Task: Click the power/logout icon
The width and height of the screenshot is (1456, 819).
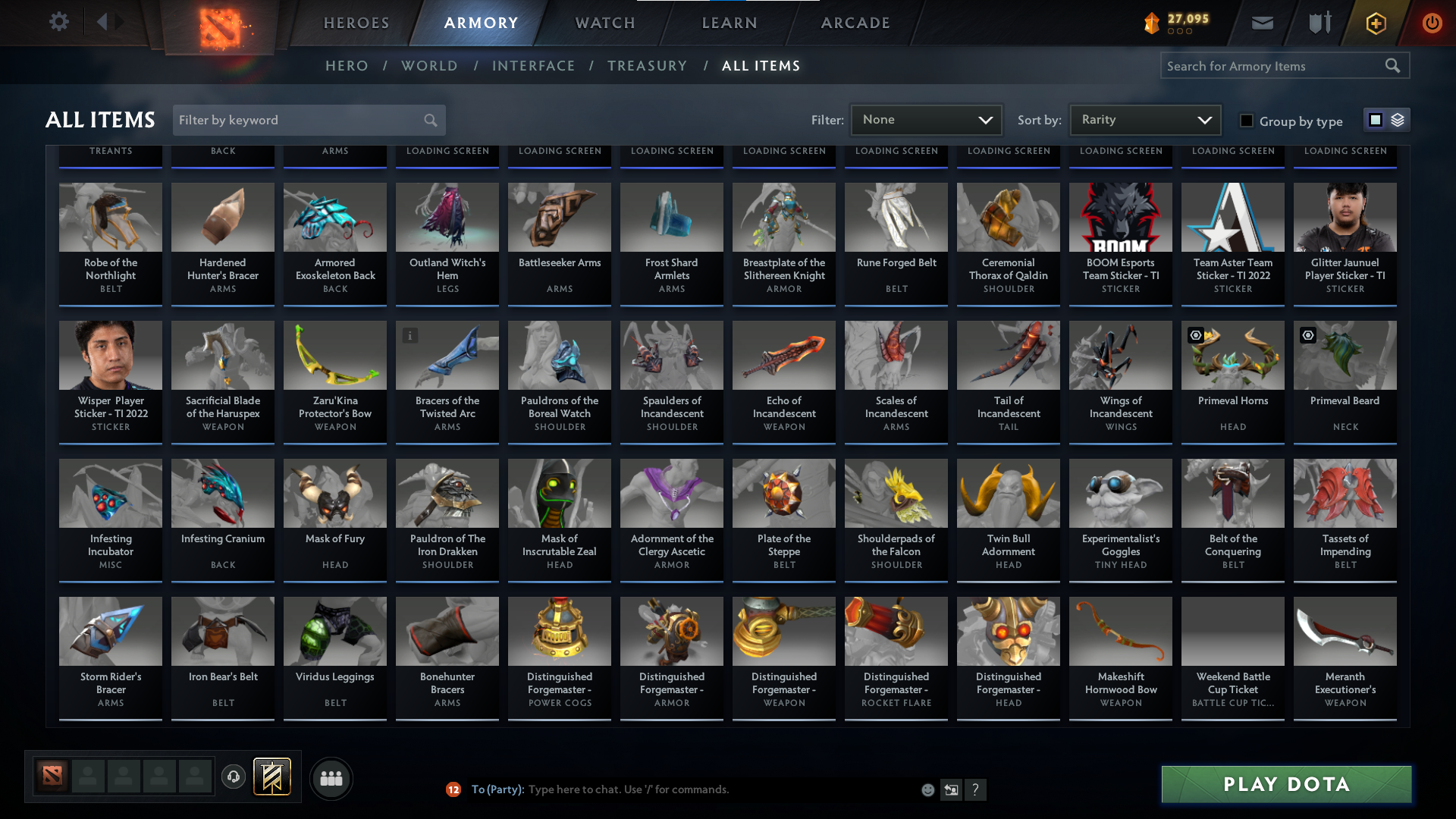Action: (x=1432, y=23)
